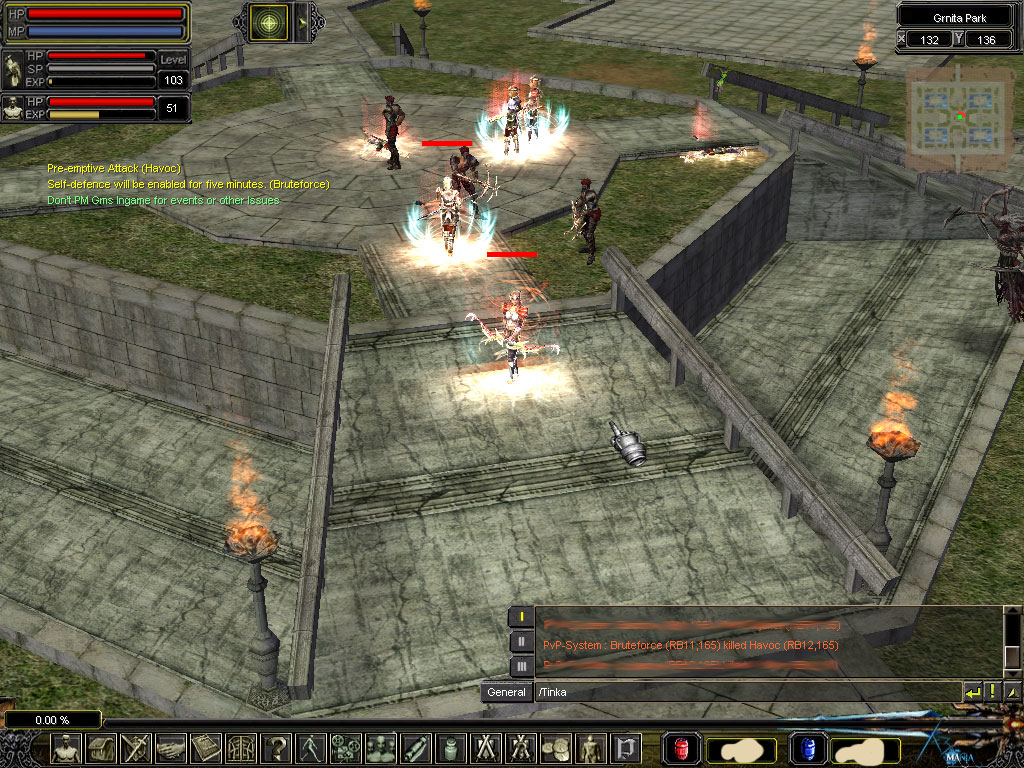Viewport: 1024px width, 768px height.
Task: Use the blue MP potion slot
Action: [x=808, y=749]
